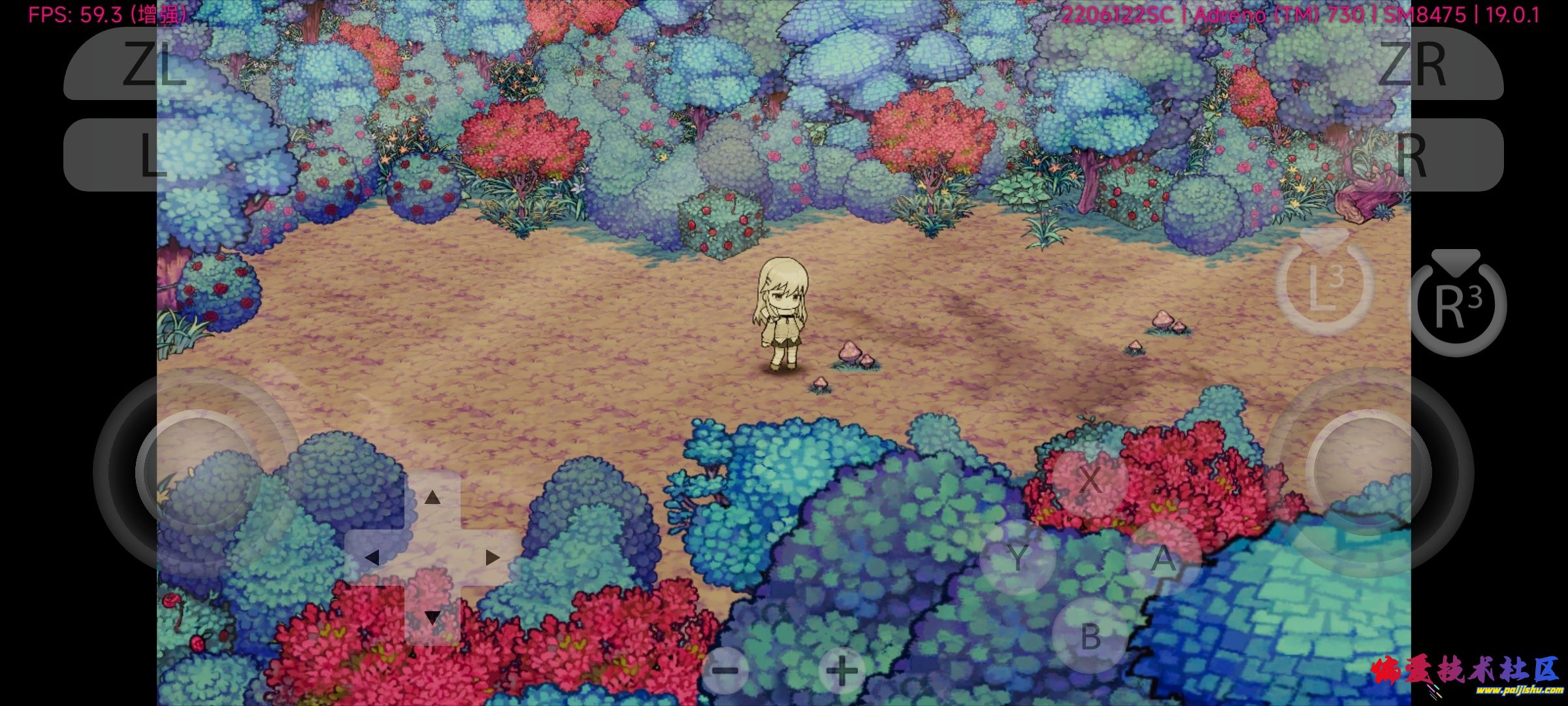Image resolution: width=1568 pixels, height=706 pixels.
Task: Tap the D-pad down arrow
Action: 432,616
